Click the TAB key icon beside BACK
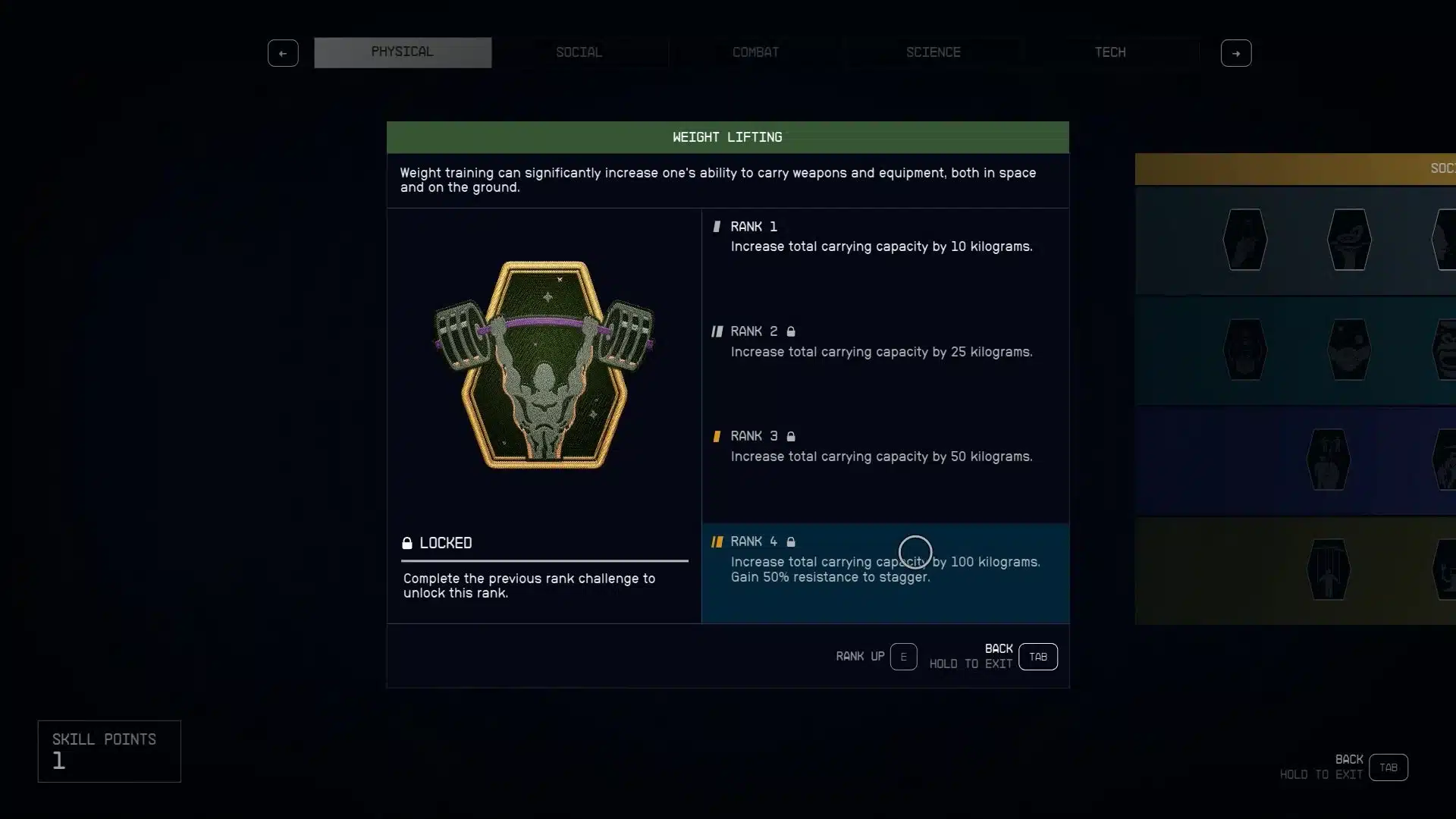Screen dimensions: 1456x819 pos(1037,657)
